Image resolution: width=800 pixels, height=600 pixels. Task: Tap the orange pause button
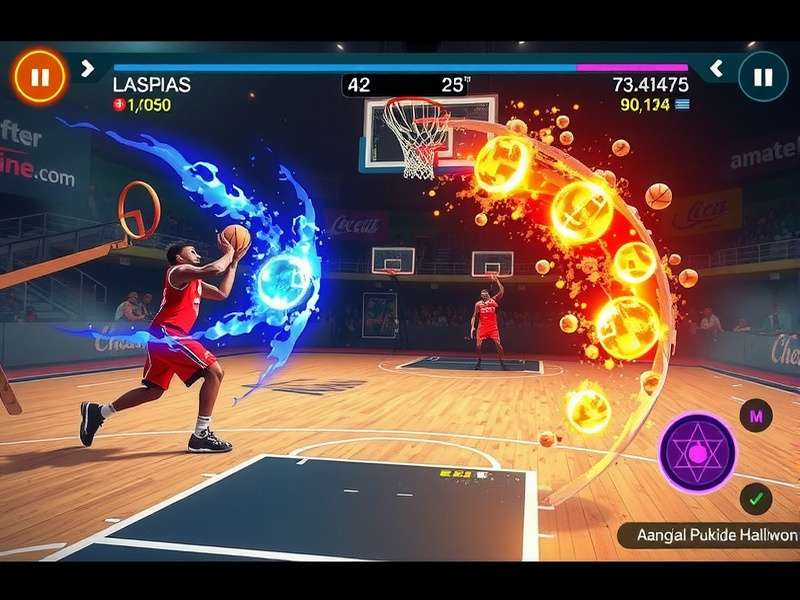(39, 76)
